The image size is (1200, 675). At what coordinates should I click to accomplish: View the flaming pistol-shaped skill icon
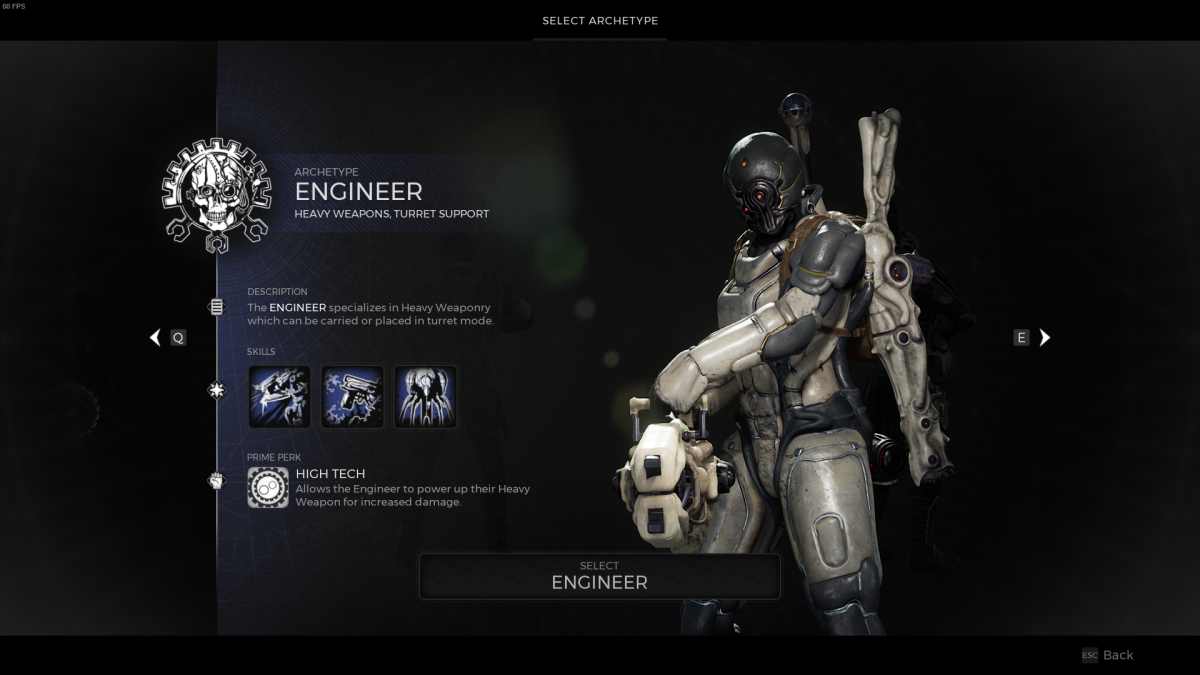click(x=352, y=397)
